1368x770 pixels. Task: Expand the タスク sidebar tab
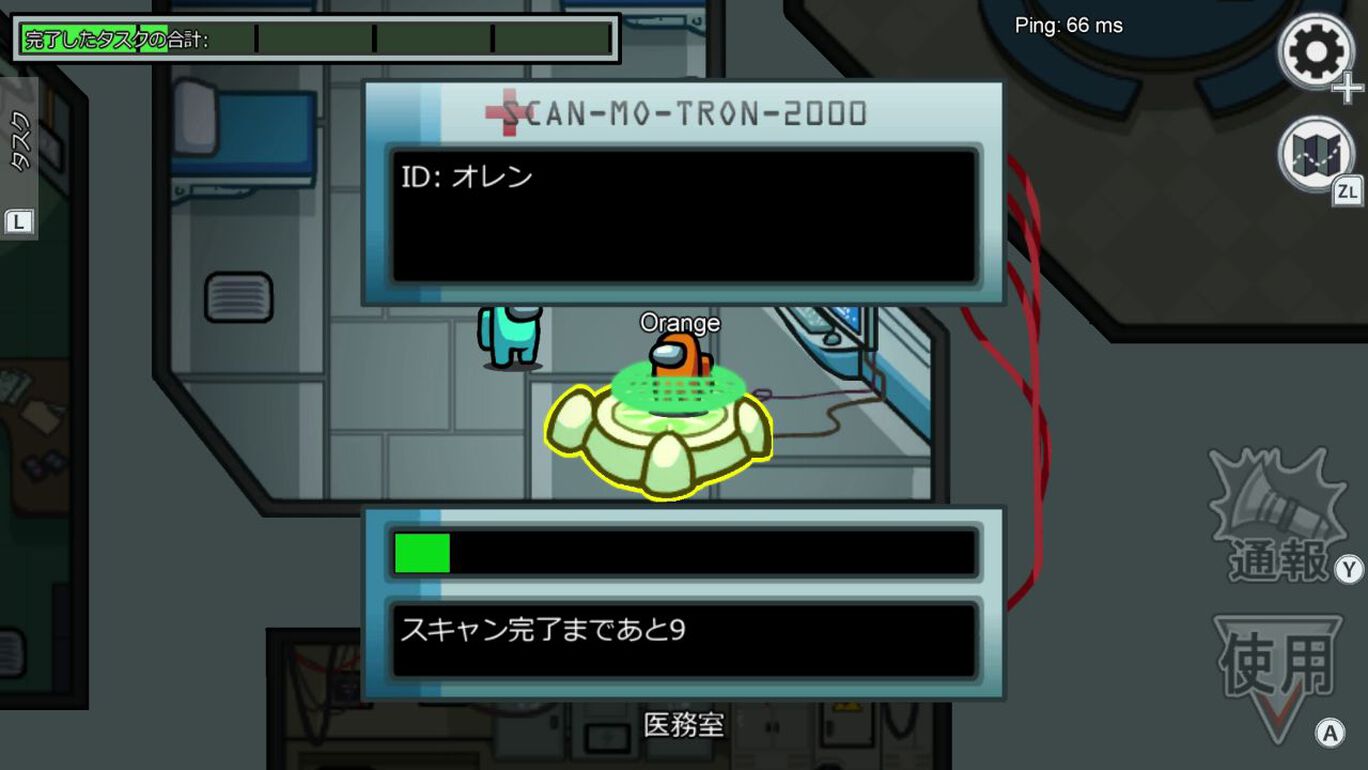click(x=20, y=140)
